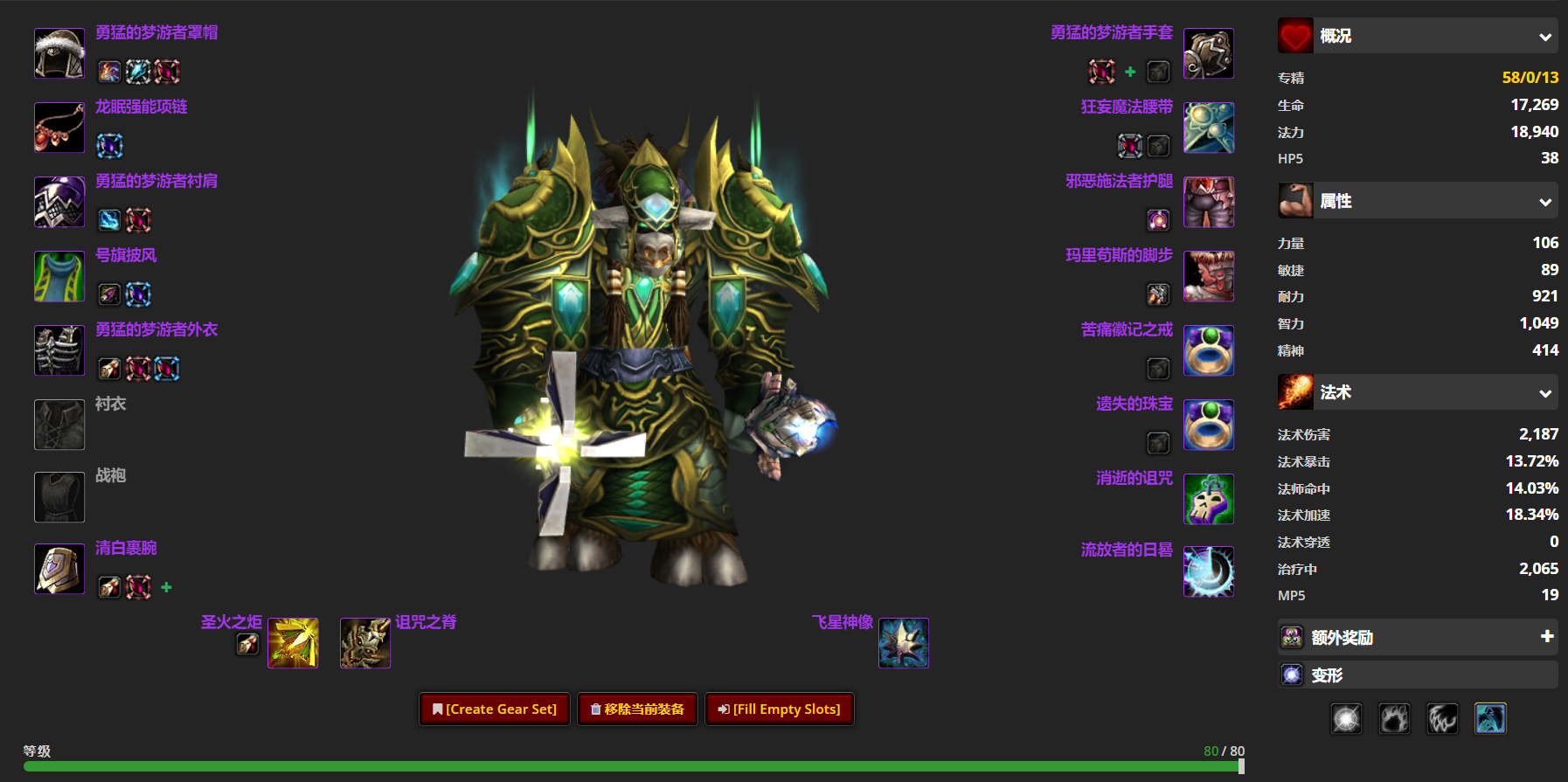Click the blue gem socket on 龙眠强能项链
The height and width of the screenshot is (782, 1568).
pyautogui.click(x=109, y=146)
